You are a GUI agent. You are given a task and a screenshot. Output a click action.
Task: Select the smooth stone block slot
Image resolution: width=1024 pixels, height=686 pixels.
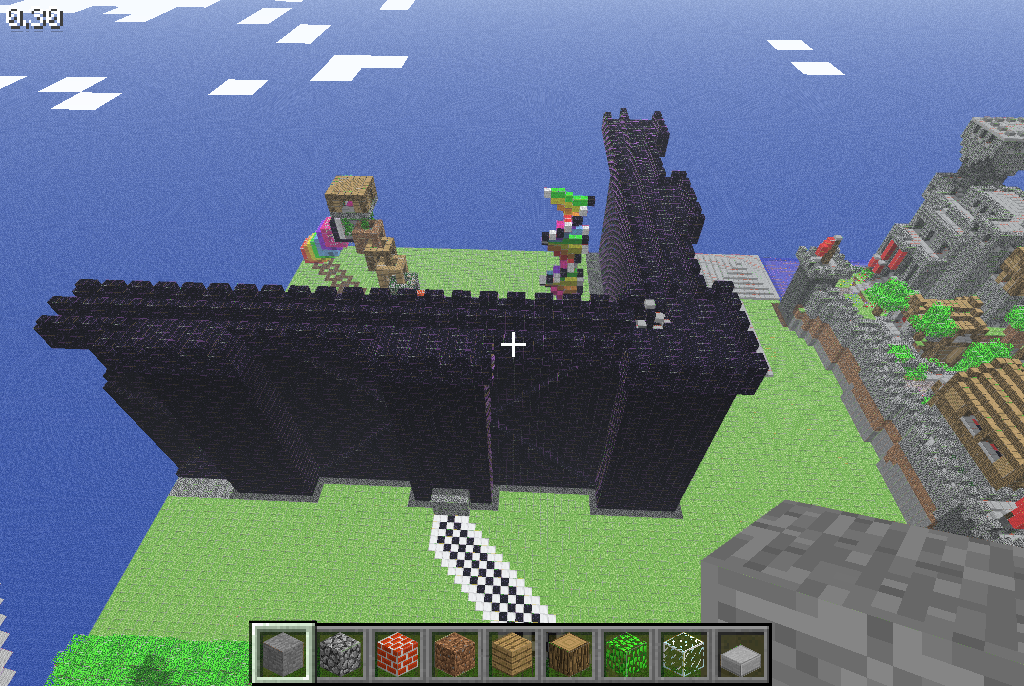283,654
